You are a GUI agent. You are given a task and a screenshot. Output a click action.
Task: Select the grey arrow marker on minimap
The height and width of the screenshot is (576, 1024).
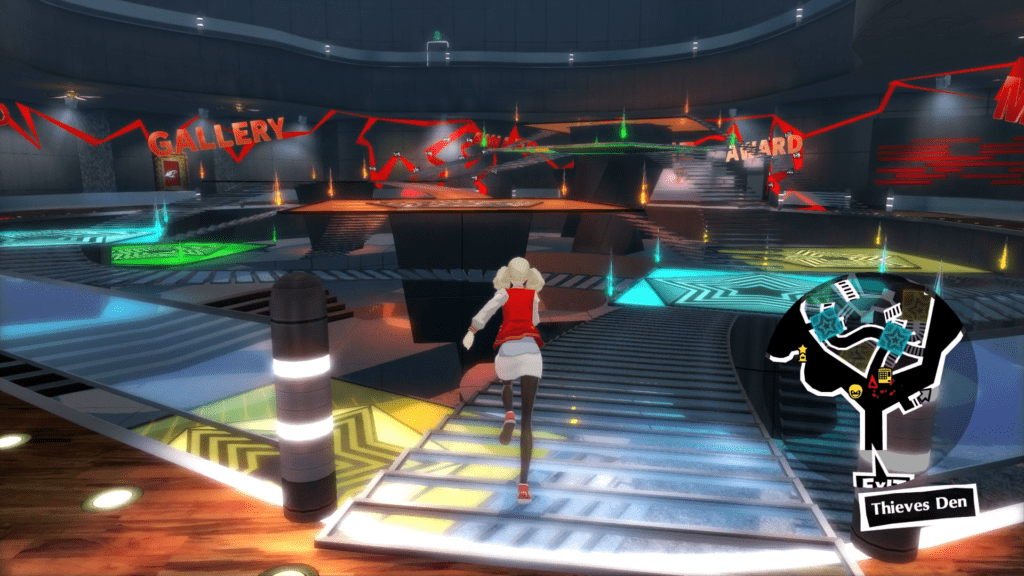[x=925, y=395]
